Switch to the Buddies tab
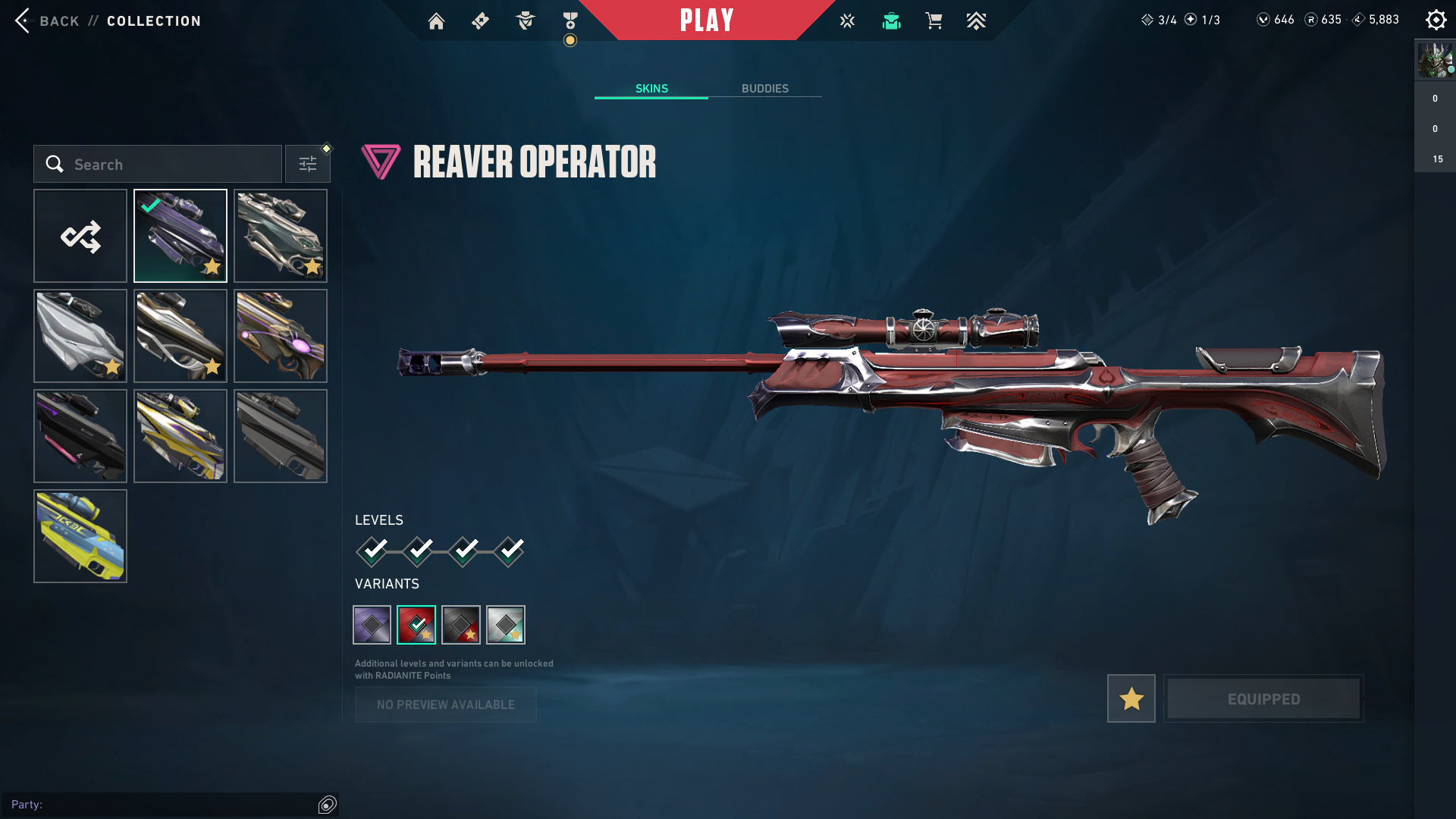Viewport: 1456px width, 819px height. pos(764,89)
